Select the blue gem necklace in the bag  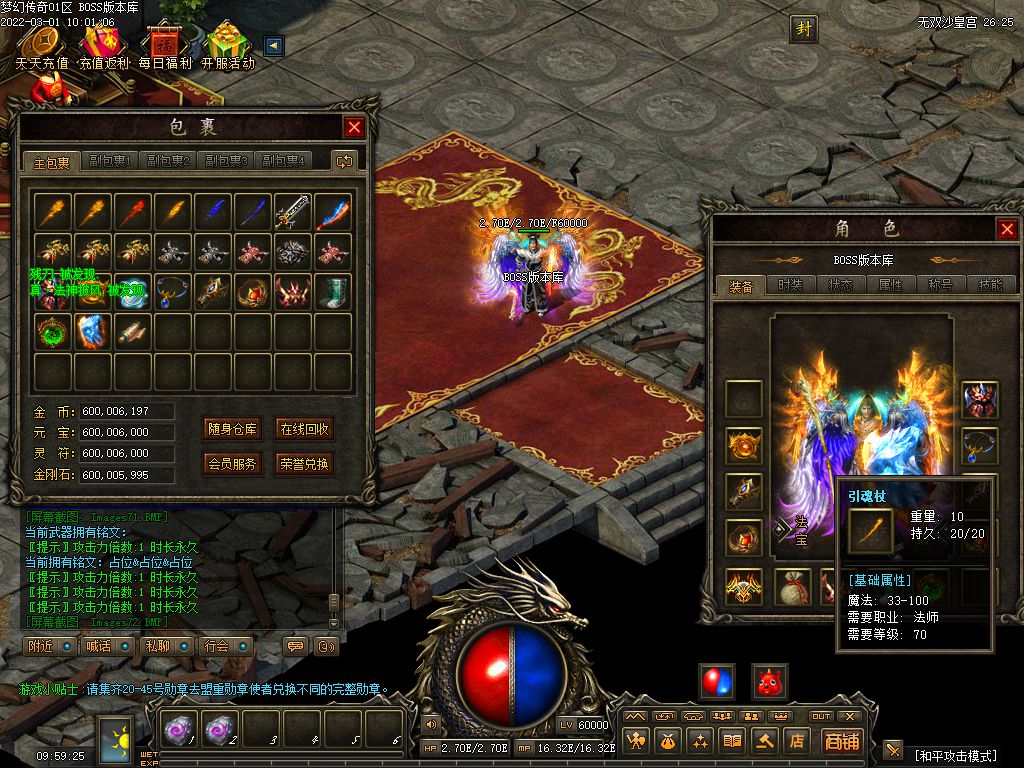(172, 291)
